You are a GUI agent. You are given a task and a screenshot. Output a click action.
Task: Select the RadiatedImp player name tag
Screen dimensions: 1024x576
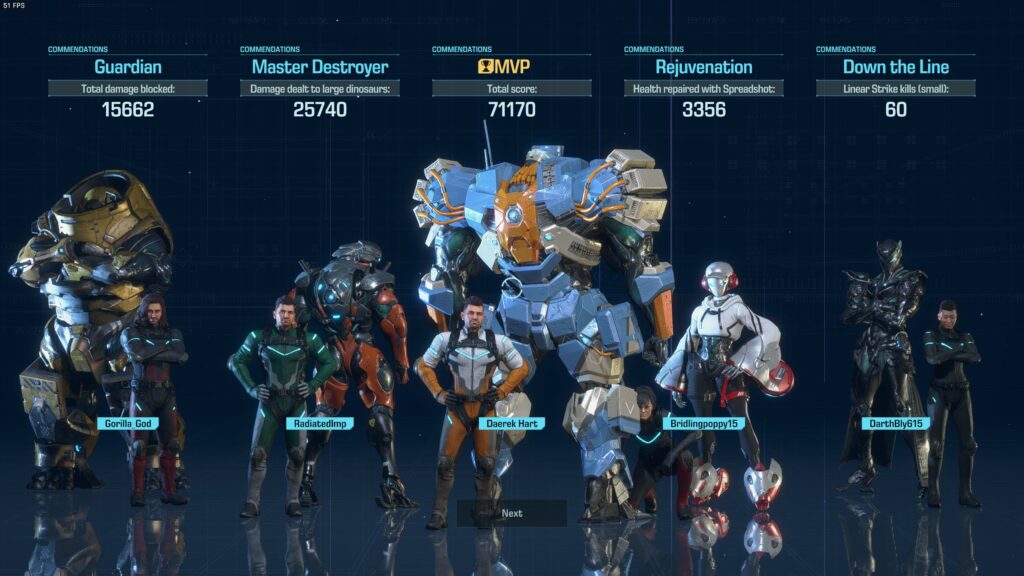click(319, 424)
